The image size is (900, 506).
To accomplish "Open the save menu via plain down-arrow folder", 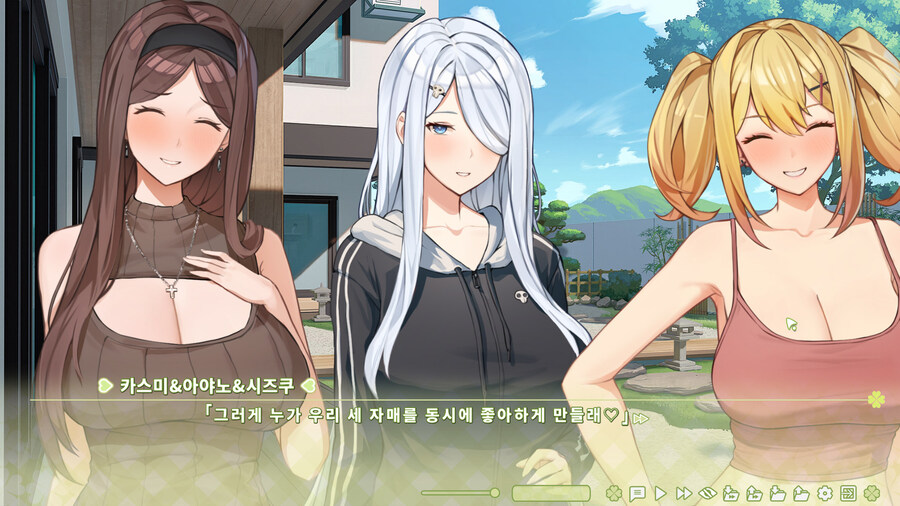I will [778, 493].
